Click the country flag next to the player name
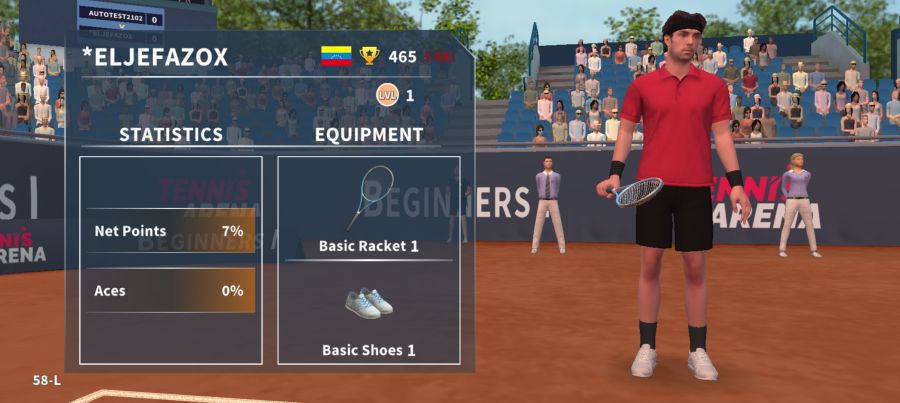The width and height of the screenshot is (900, 403). click(x=336, y=56)
